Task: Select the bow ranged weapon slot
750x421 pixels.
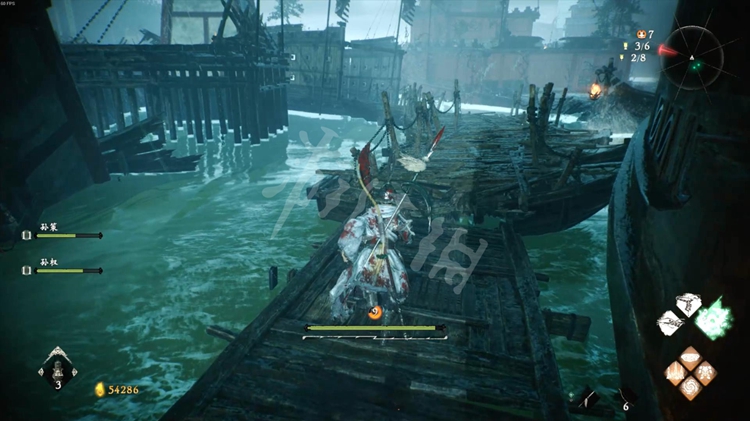Action: (x=588, y=398)
